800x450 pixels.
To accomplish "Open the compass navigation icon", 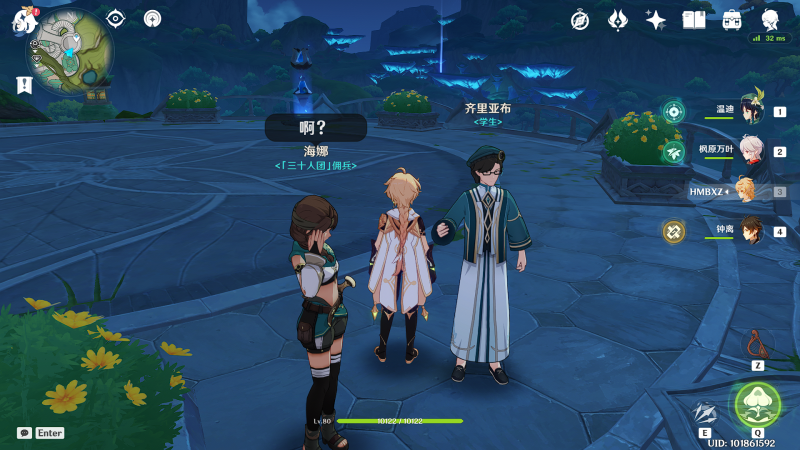I will (580, 20).
